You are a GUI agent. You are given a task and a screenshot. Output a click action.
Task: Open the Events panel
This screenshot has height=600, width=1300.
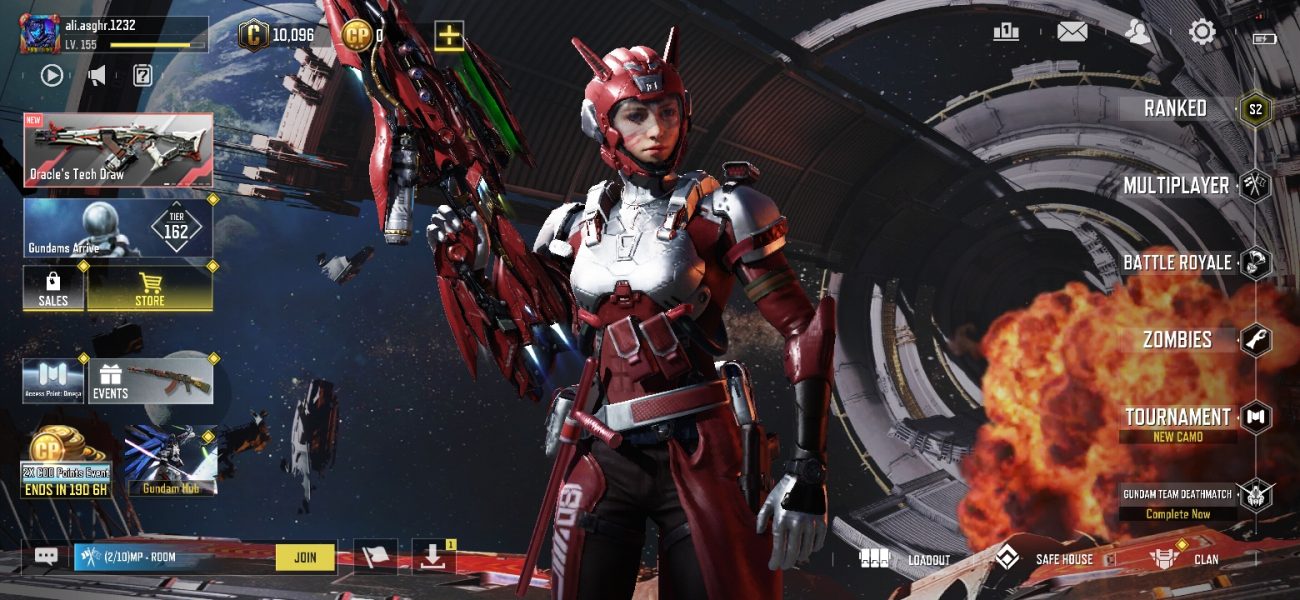pyautogui.click(x=151, y=381)
